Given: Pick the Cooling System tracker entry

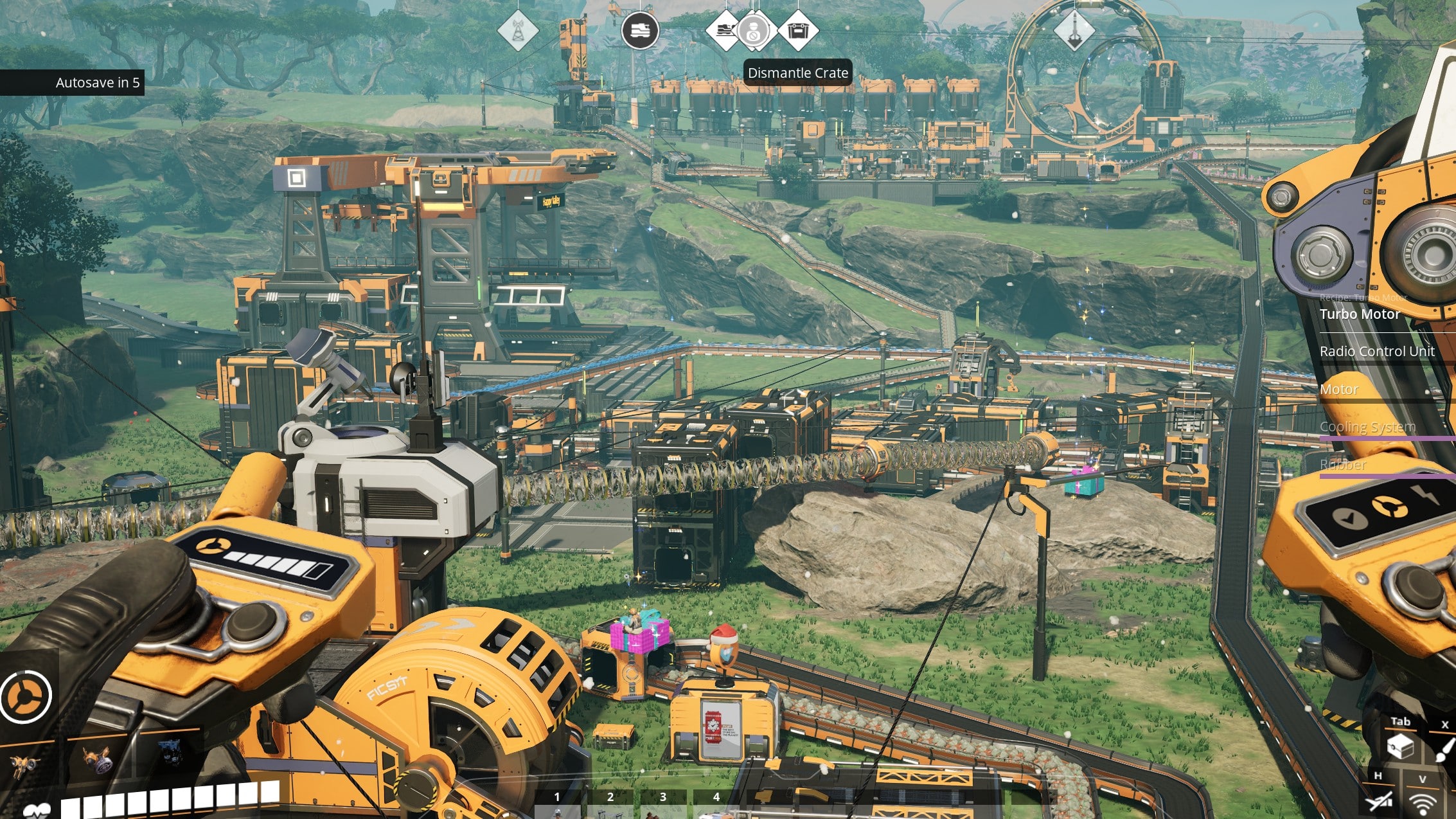Looking at the screenshot, I should point(1367,427).
